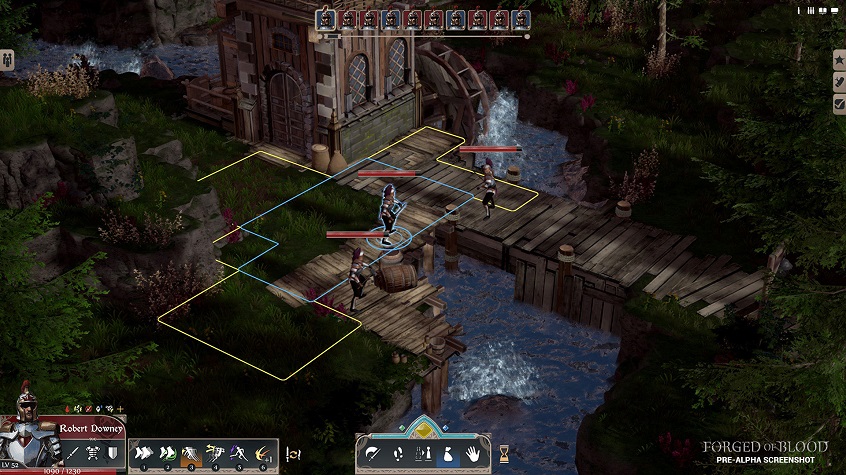This screenshot has height=475, width=846.
Task: Open the armor icon under Robert Downey
Action: point(93,453)
